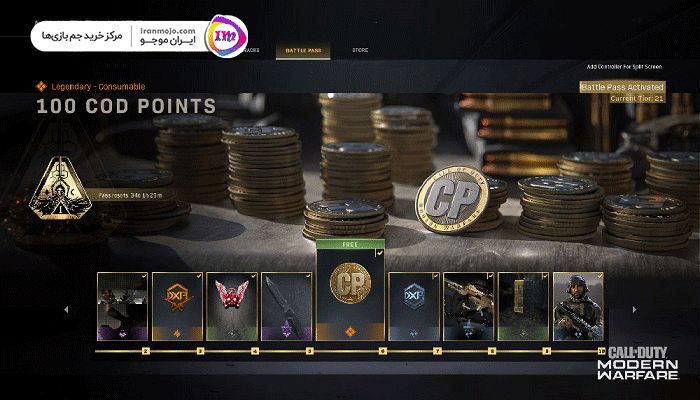This screenshot has width=700, height=400.
Task: Choose the red winged emblem reward
Action: (232, 305)
